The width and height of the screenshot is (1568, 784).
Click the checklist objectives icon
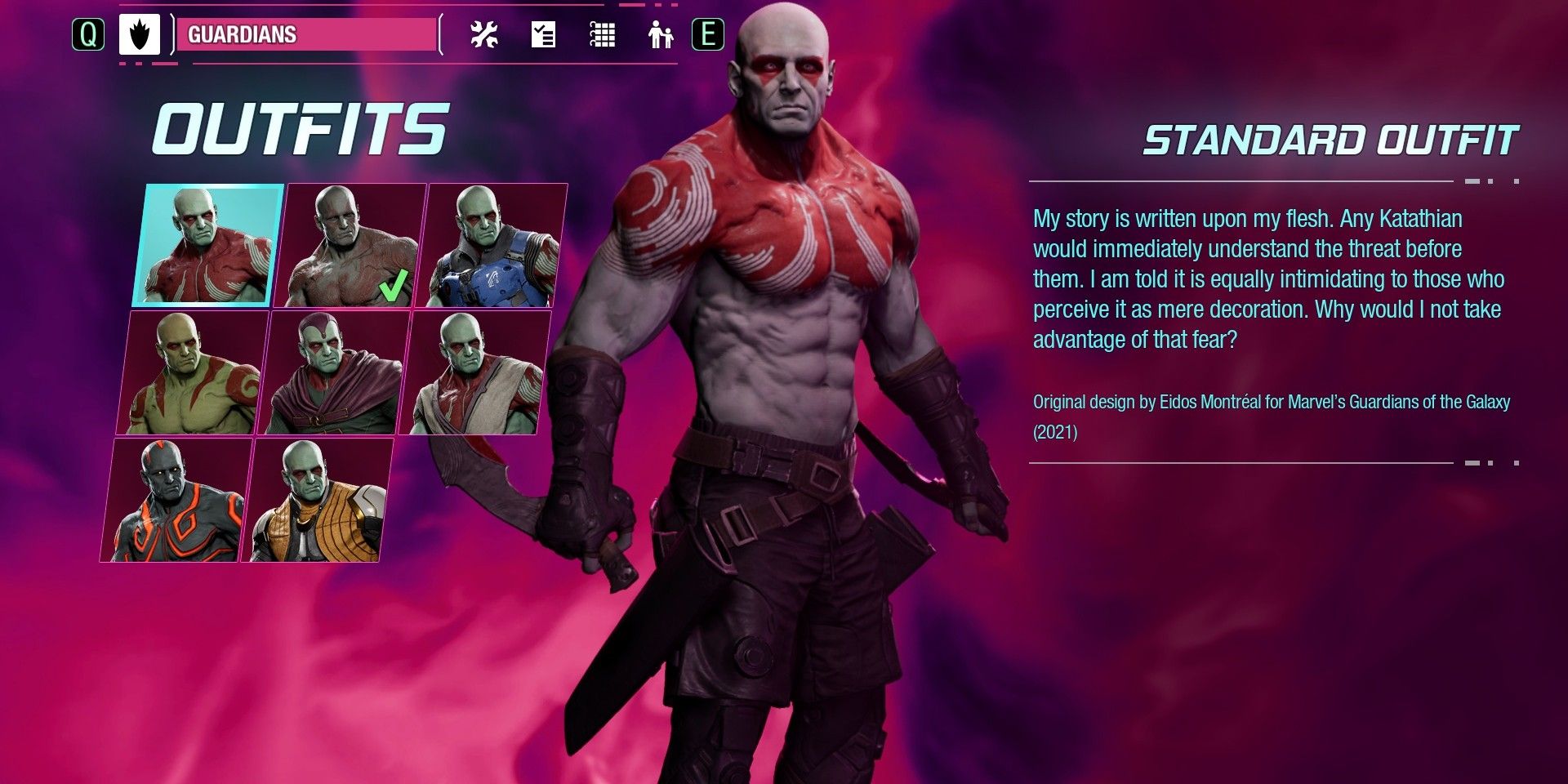point(543,36)
